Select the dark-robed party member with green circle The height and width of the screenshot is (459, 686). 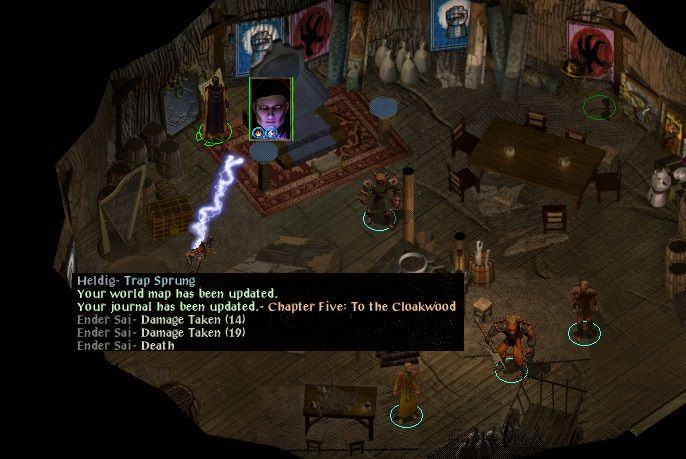tap(213, 107)
